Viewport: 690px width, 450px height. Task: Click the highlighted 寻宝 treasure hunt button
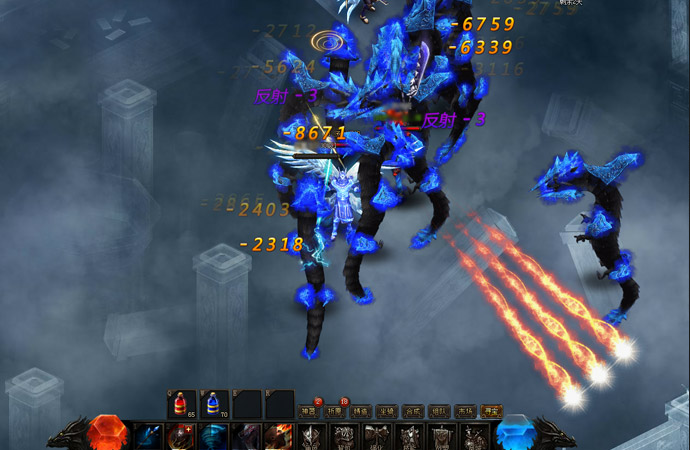[490, 411]
